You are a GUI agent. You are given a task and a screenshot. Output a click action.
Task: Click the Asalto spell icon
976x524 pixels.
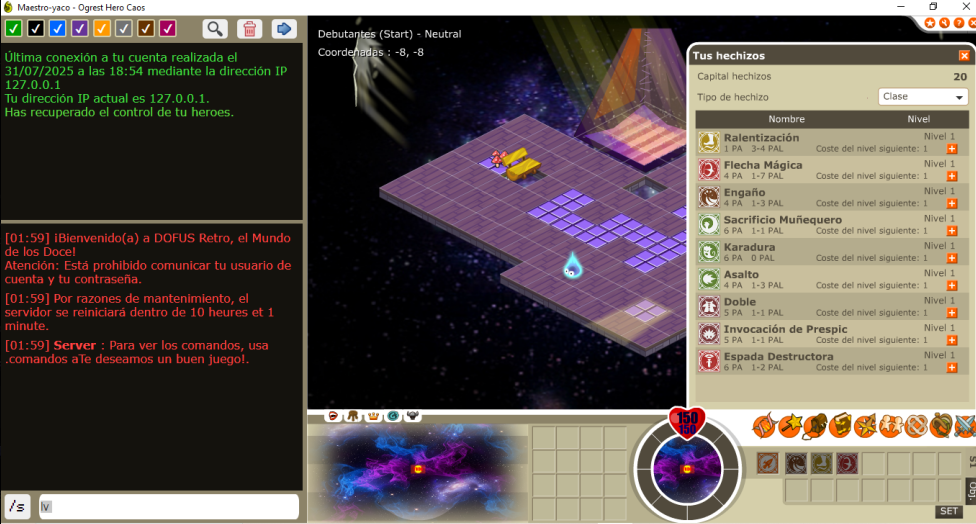709,279
